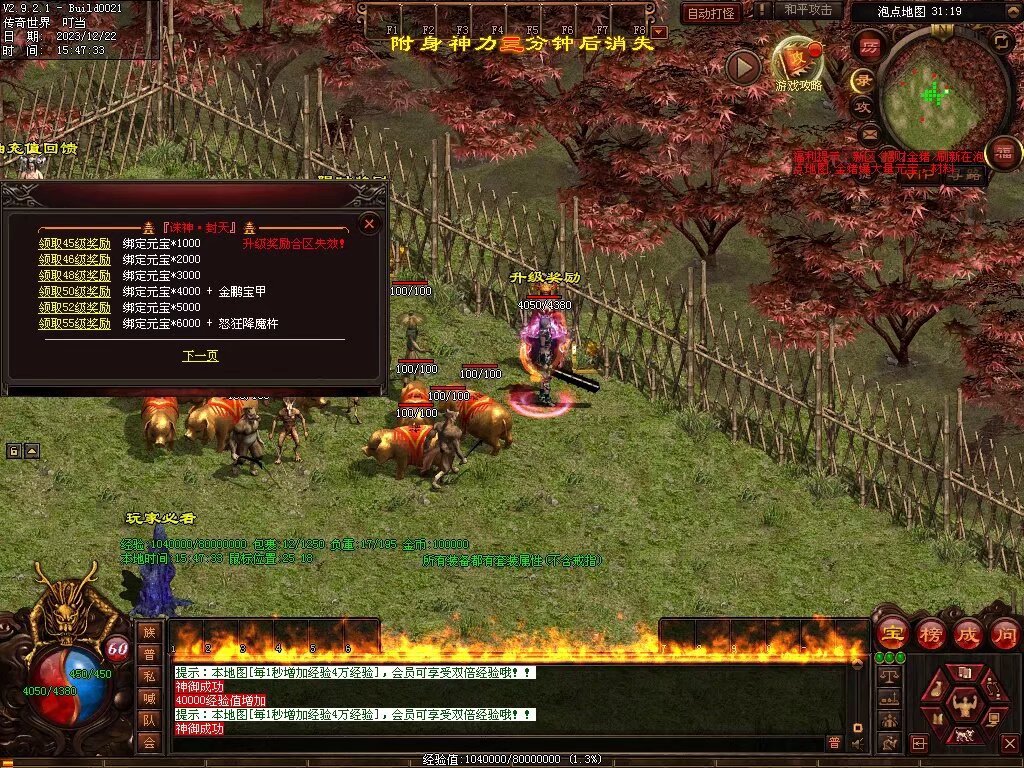
Task: Click the round play arrow button
Action: [743, 67]
